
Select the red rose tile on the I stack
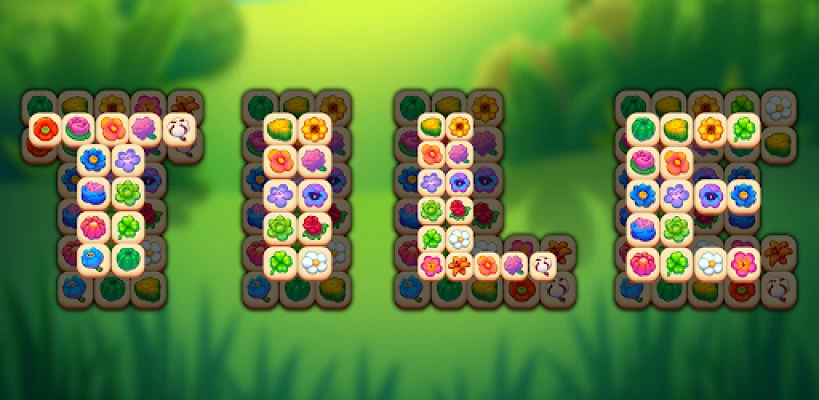(314, 226)
